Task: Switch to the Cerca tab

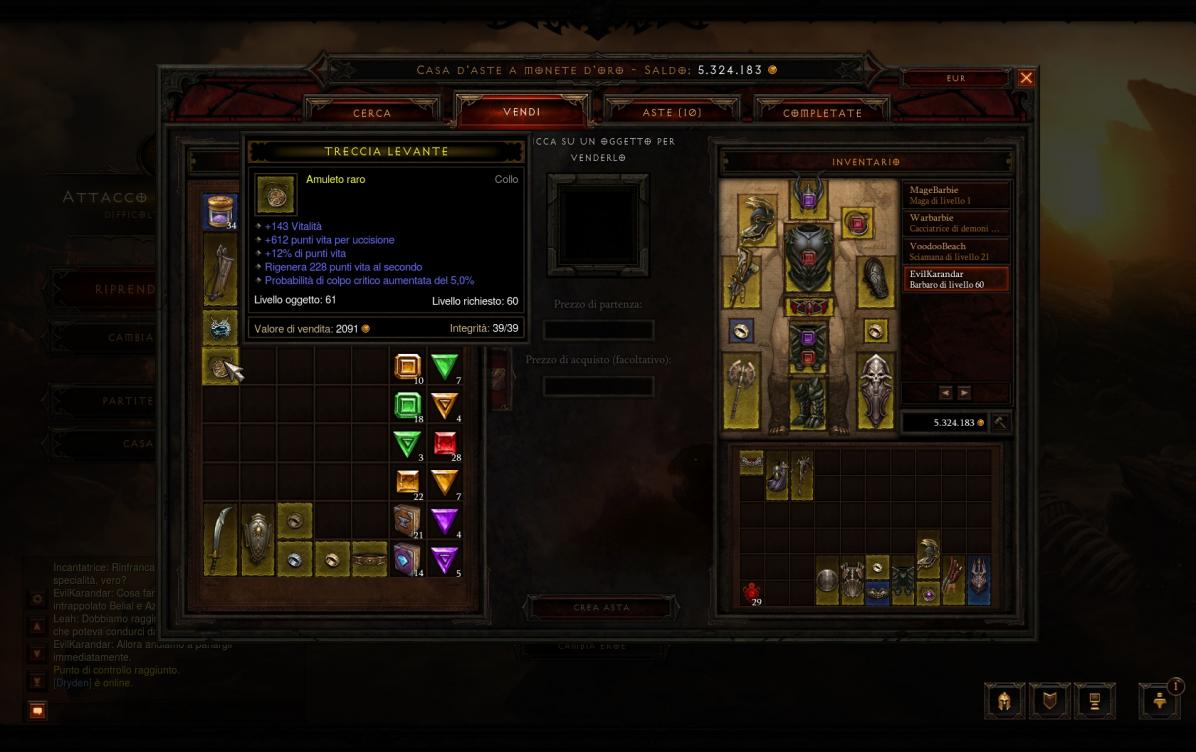Action: point(372,113)
